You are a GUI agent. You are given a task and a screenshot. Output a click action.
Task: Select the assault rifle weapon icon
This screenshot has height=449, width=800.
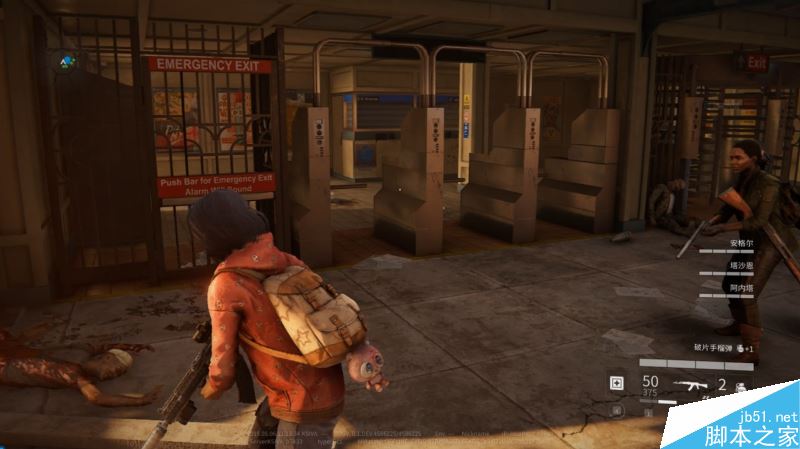[690, 383]
